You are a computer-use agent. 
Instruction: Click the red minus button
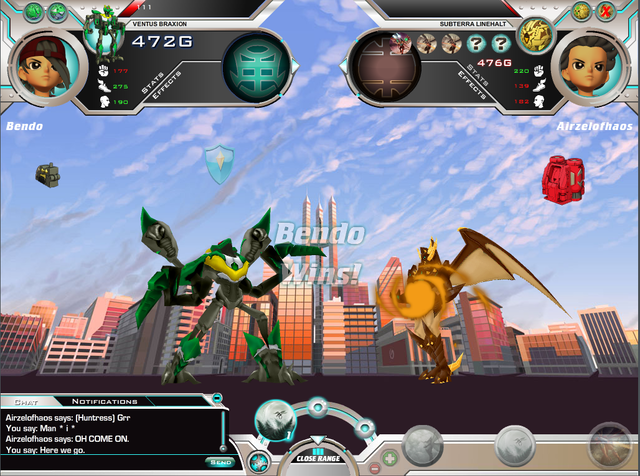(x=373, y=467)
